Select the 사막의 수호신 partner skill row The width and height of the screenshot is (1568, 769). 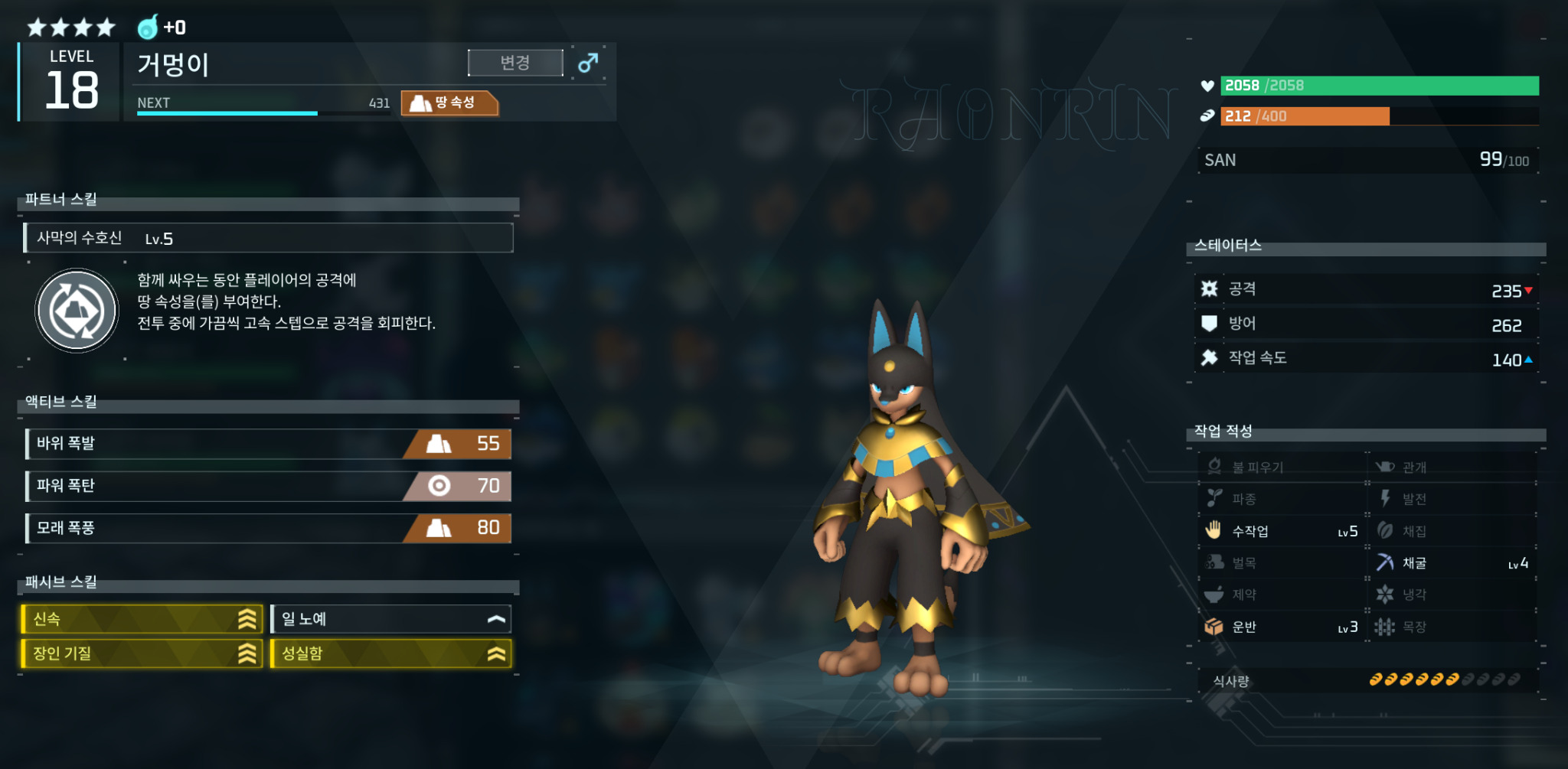coord(268,238)
